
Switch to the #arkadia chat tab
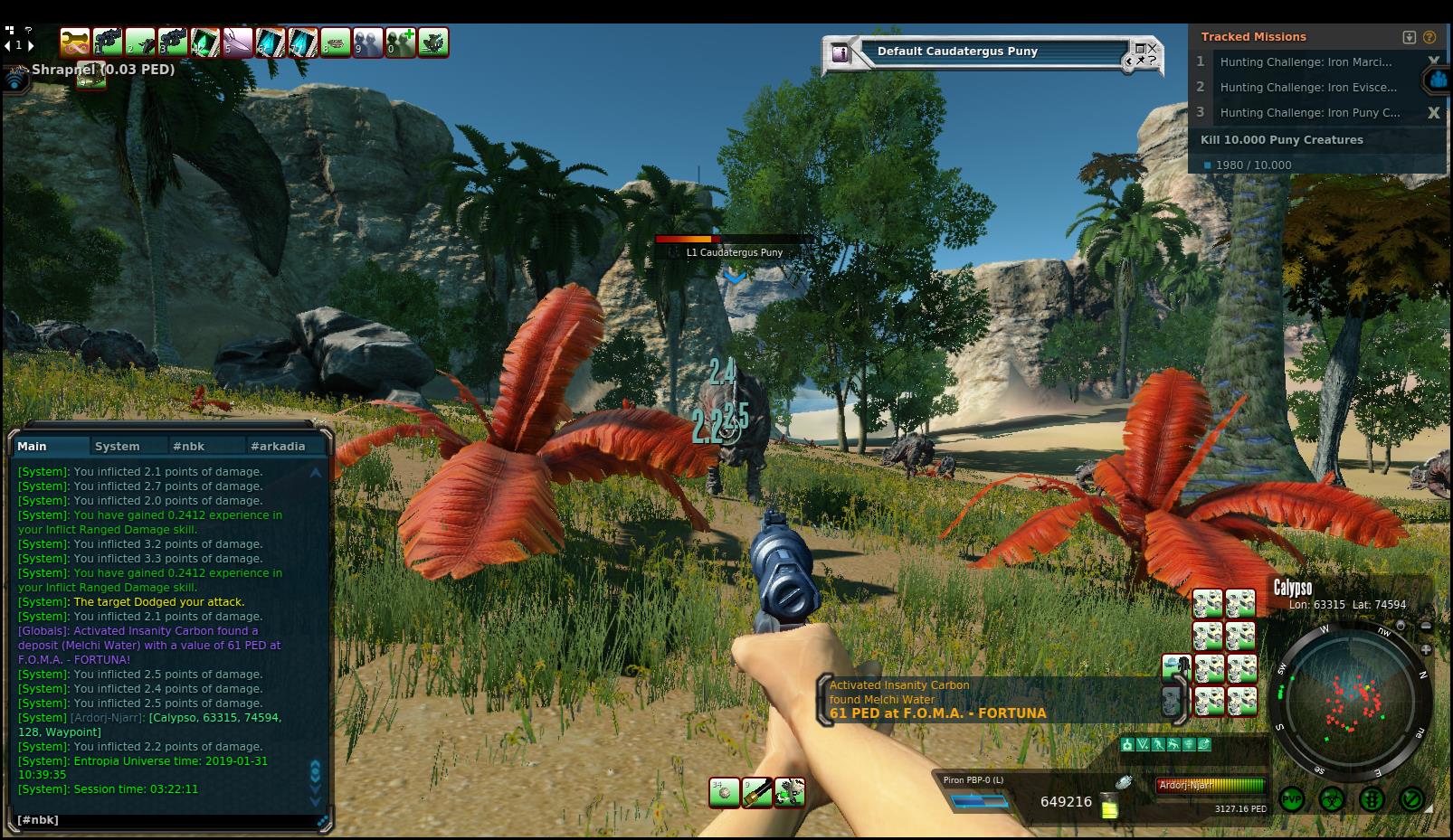[278, 446]
